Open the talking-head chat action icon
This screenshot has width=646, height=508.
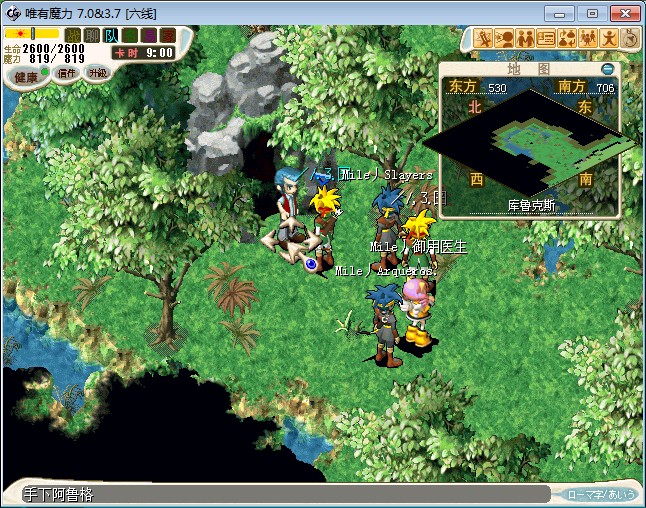pos(504,38)
